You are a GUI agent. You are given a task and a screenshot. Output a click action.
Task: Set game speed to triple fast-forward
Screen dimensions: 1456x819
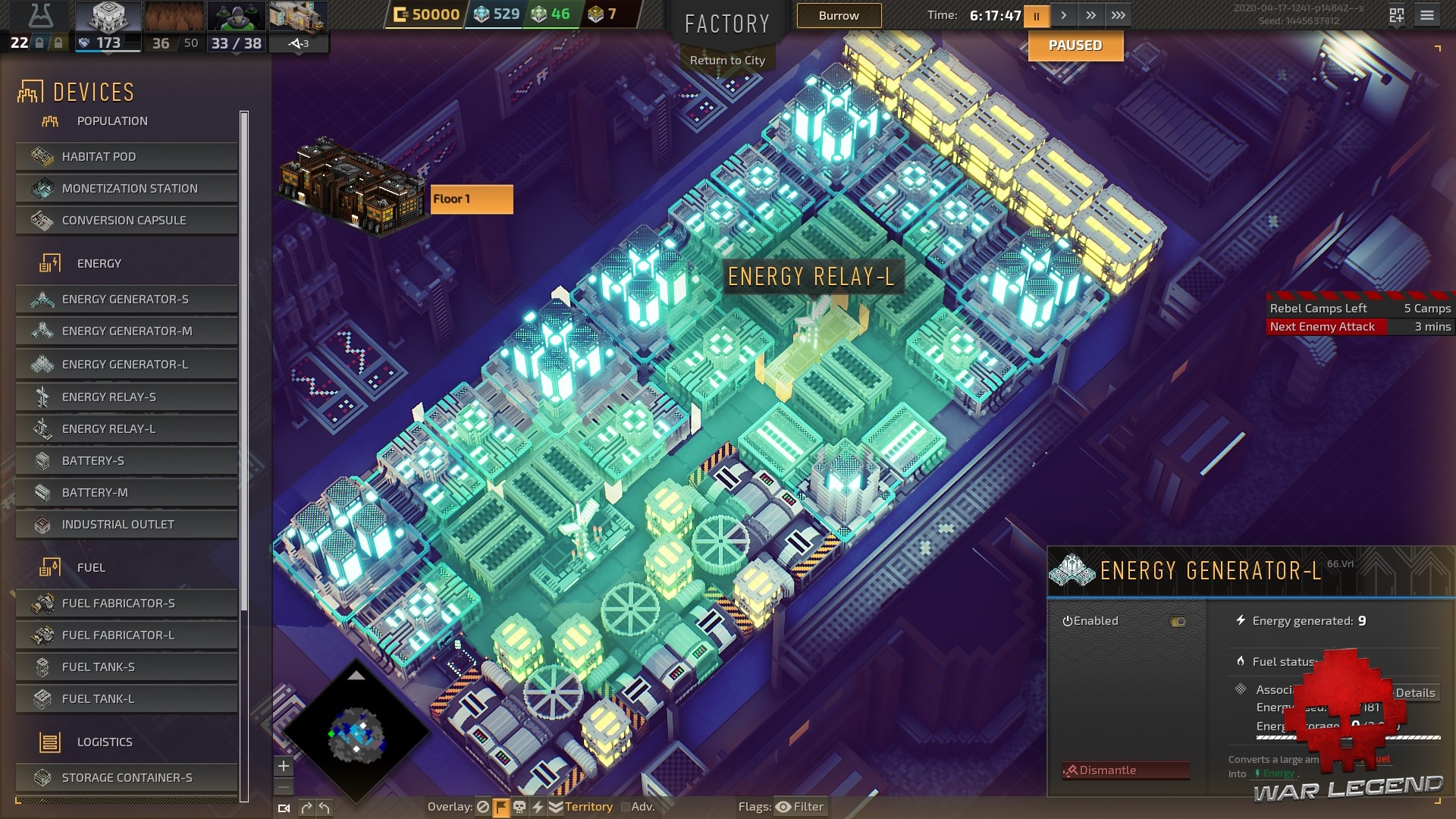pos(1118,16)
